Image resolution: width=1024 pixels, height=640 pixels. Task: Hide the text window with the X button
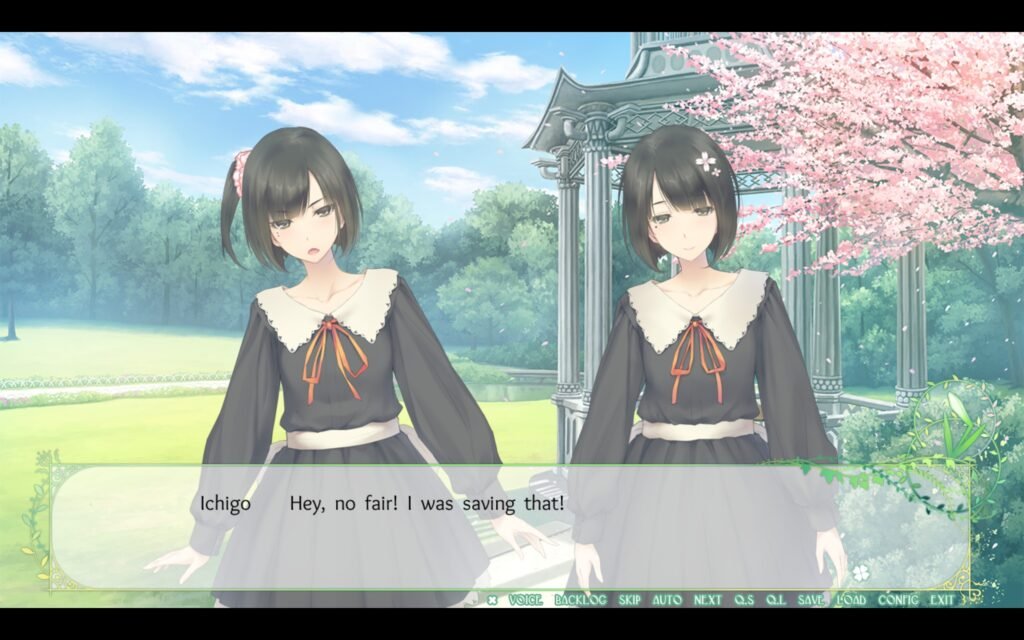click(492, 600)
